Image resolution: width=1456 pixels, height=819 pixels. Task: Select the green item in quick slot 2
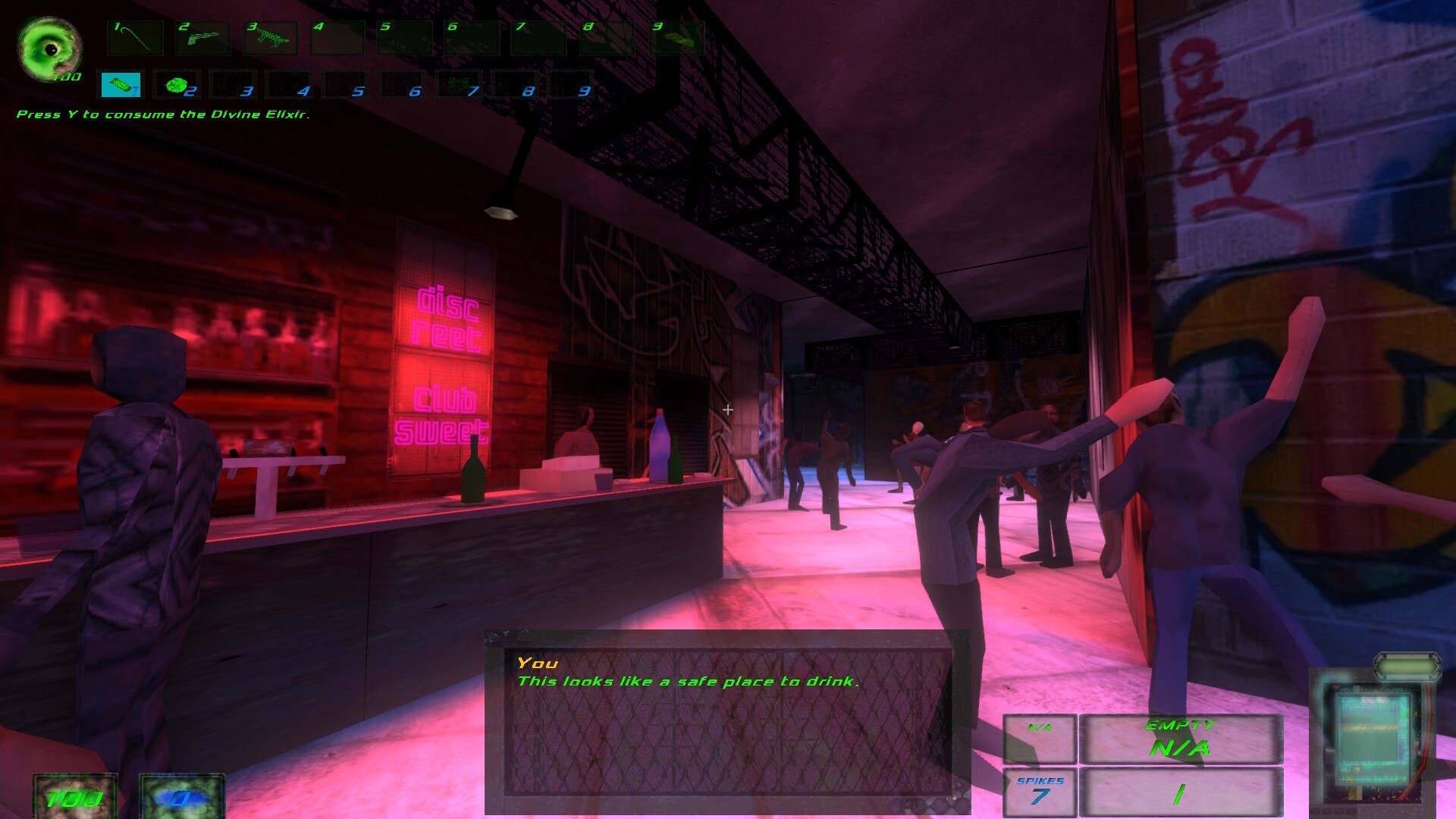click(x=175, y=85)
